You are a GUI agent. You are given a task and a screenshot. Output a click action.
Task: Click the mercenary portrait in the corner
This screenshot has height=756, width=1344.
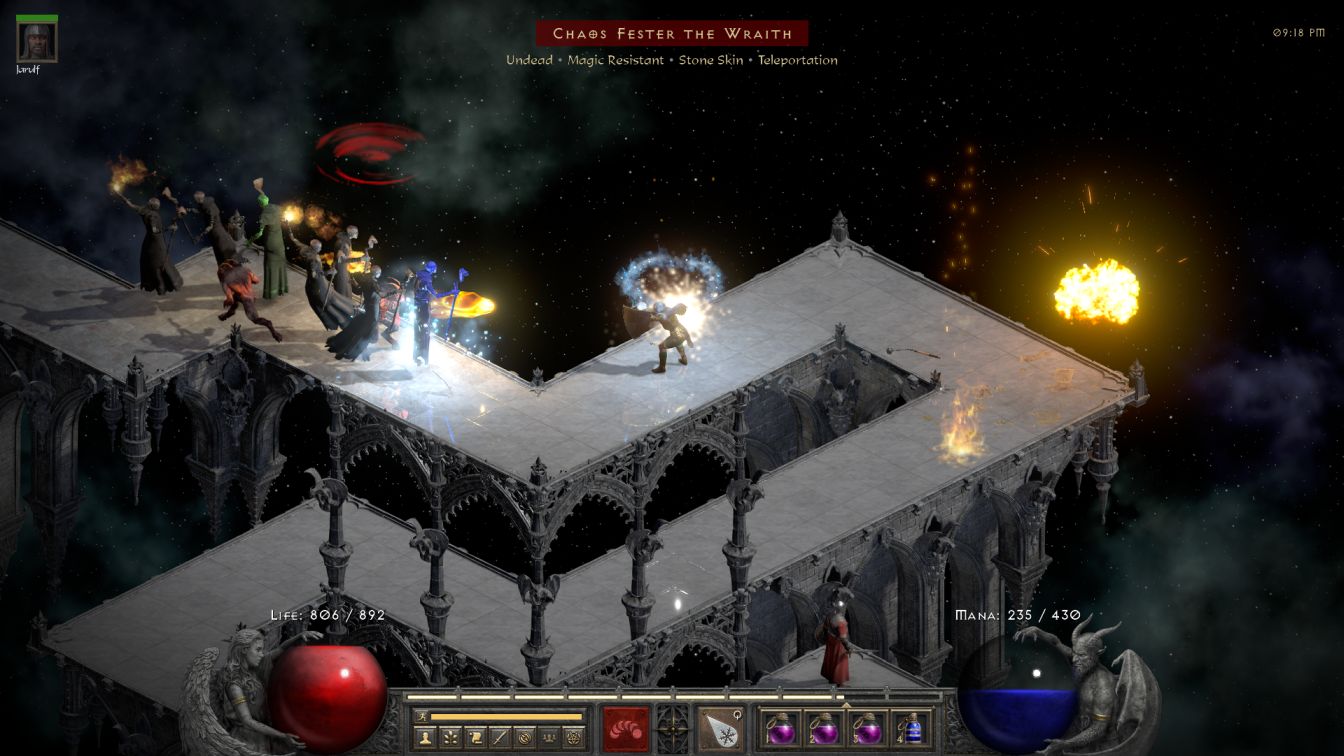click(x=37, y=41)
